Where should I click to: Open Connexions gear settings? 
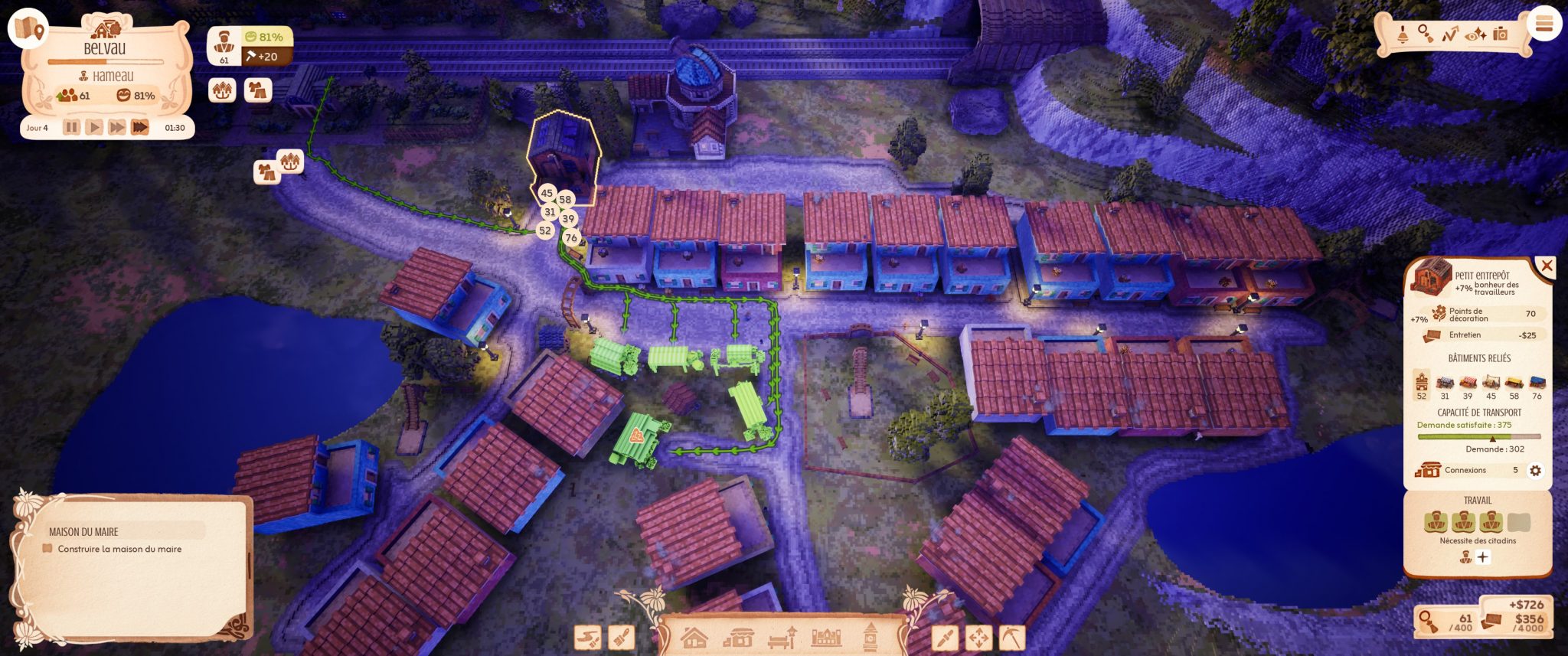pyautogui.click(x=1535, y=471)
